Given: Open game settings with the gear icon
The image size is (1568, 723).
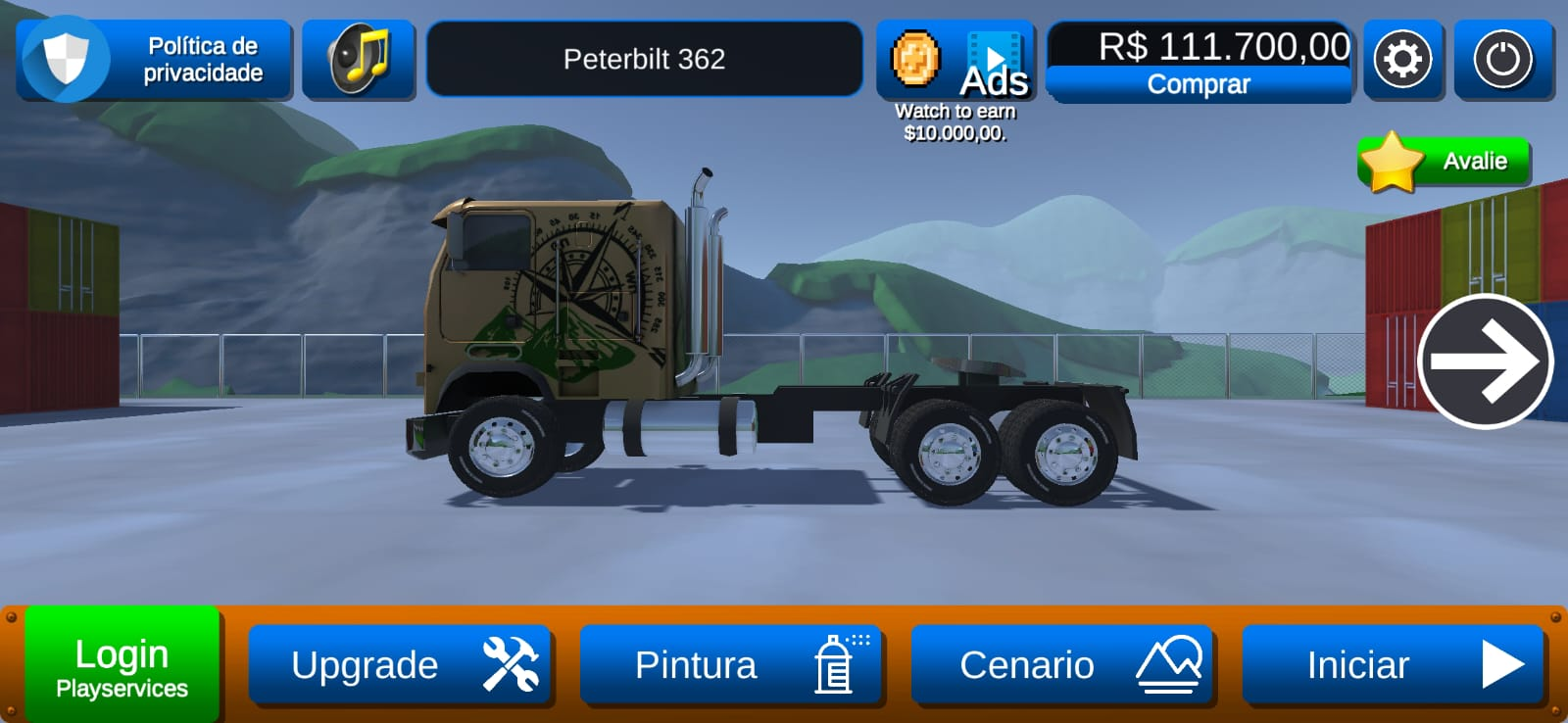Looking at the screenshot, I should (x=1403, y=60).
